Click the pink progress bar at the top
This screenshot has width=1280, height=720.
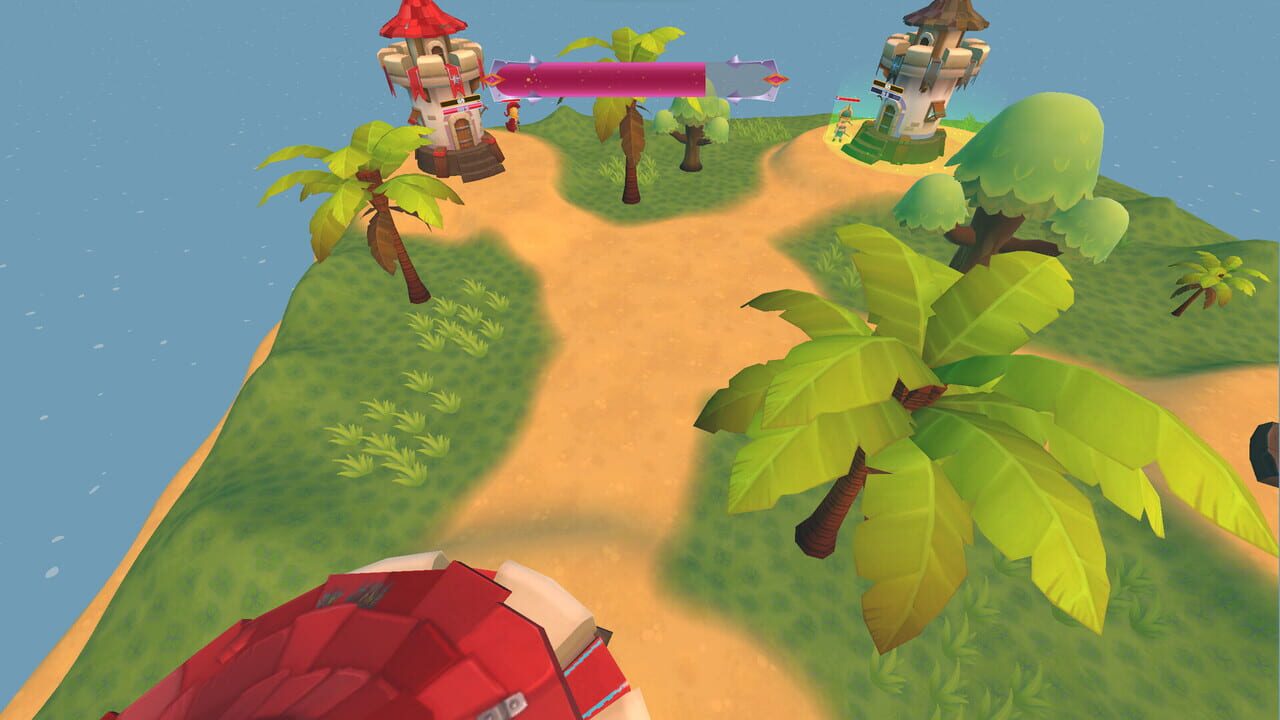coord(620,68)
